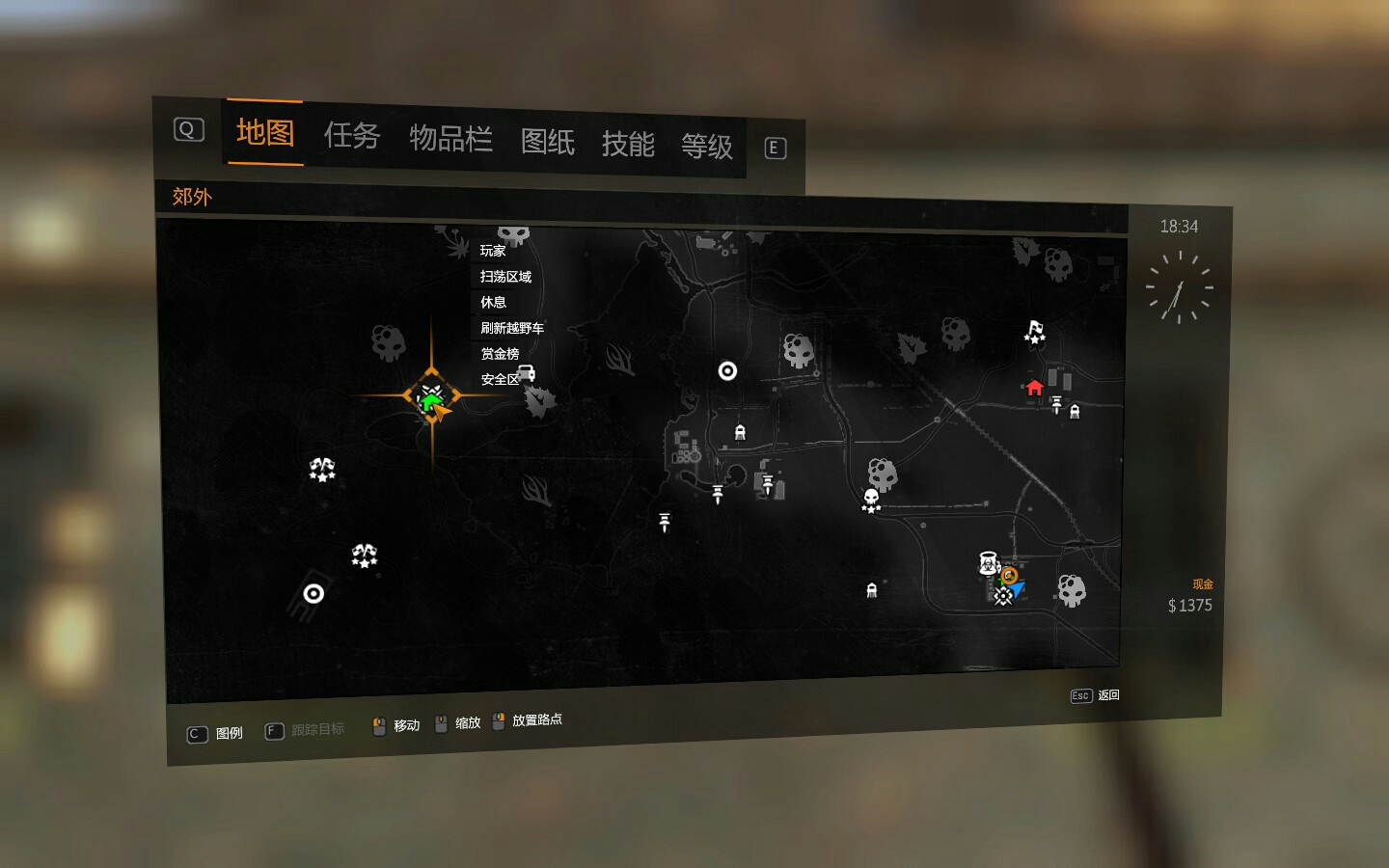This screenshot has width=1389, height=868.
Task: Go to the 等级 tab
Action: (x=706, y=147)
